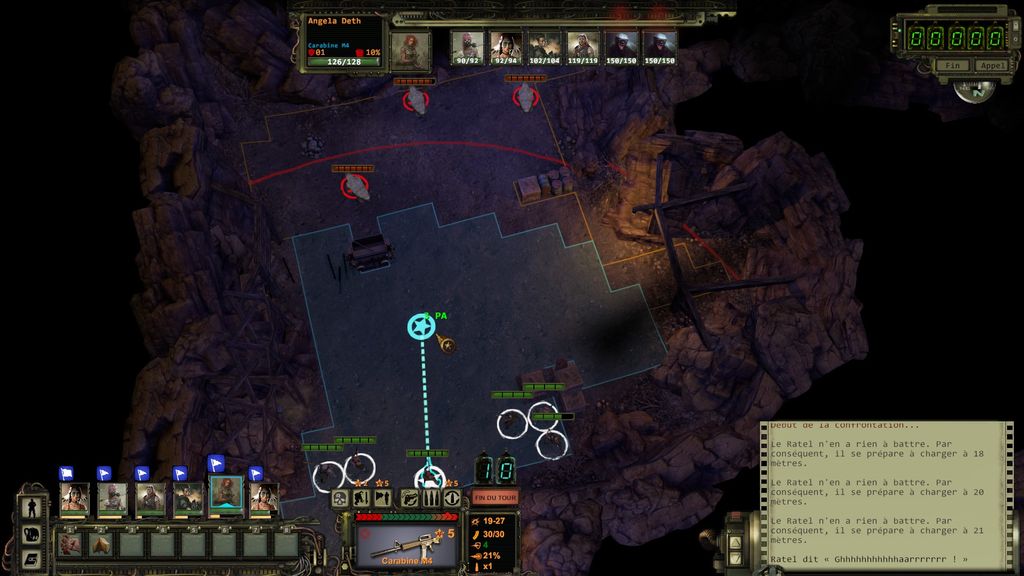Select the turn-order portrait showing 90/92
The height and width of the screenshot is (576, 1024).
point(467,46)
